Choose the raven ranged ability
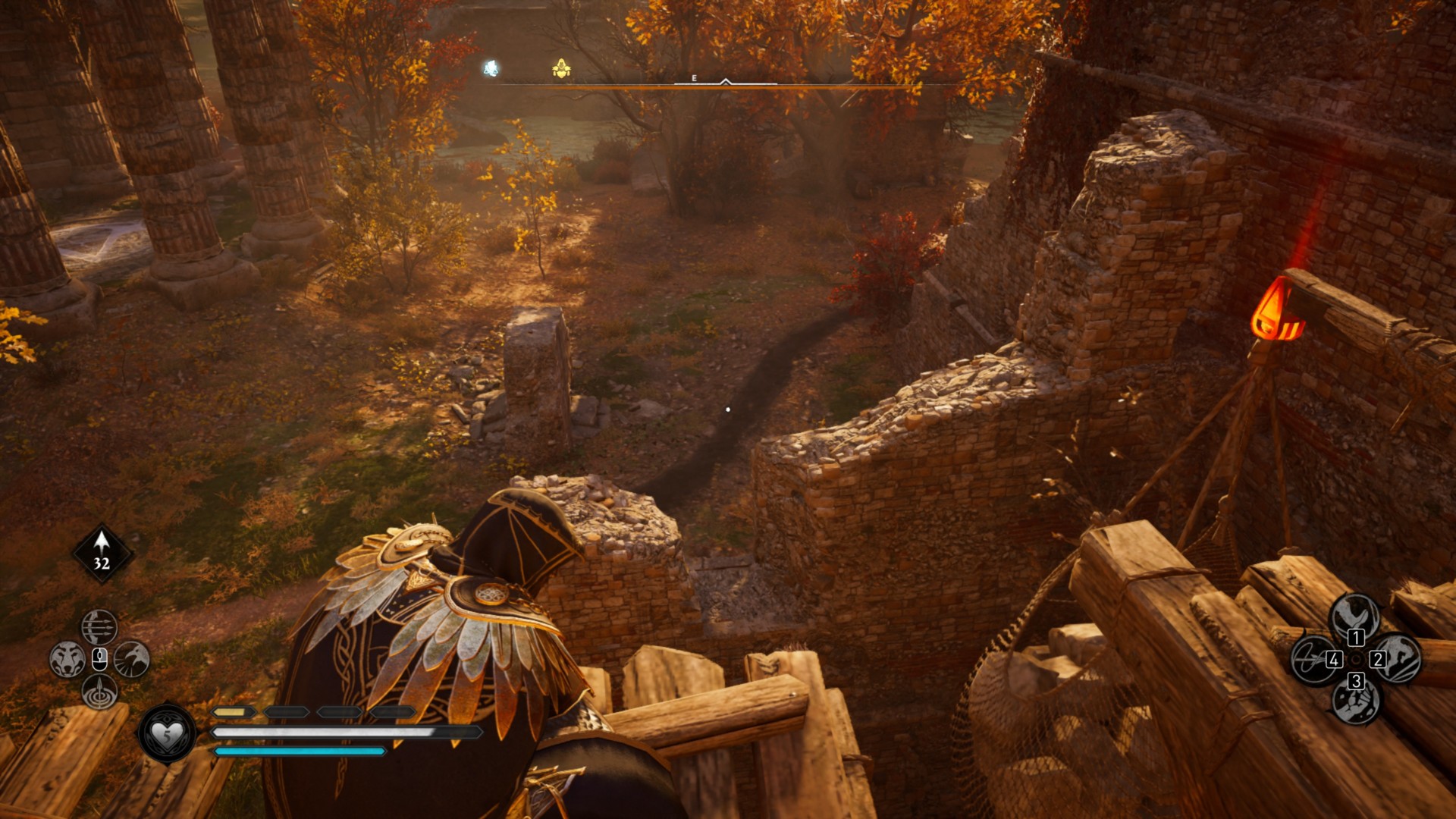The height and width of the screenshot is (819, 1456). pos(132,659)
